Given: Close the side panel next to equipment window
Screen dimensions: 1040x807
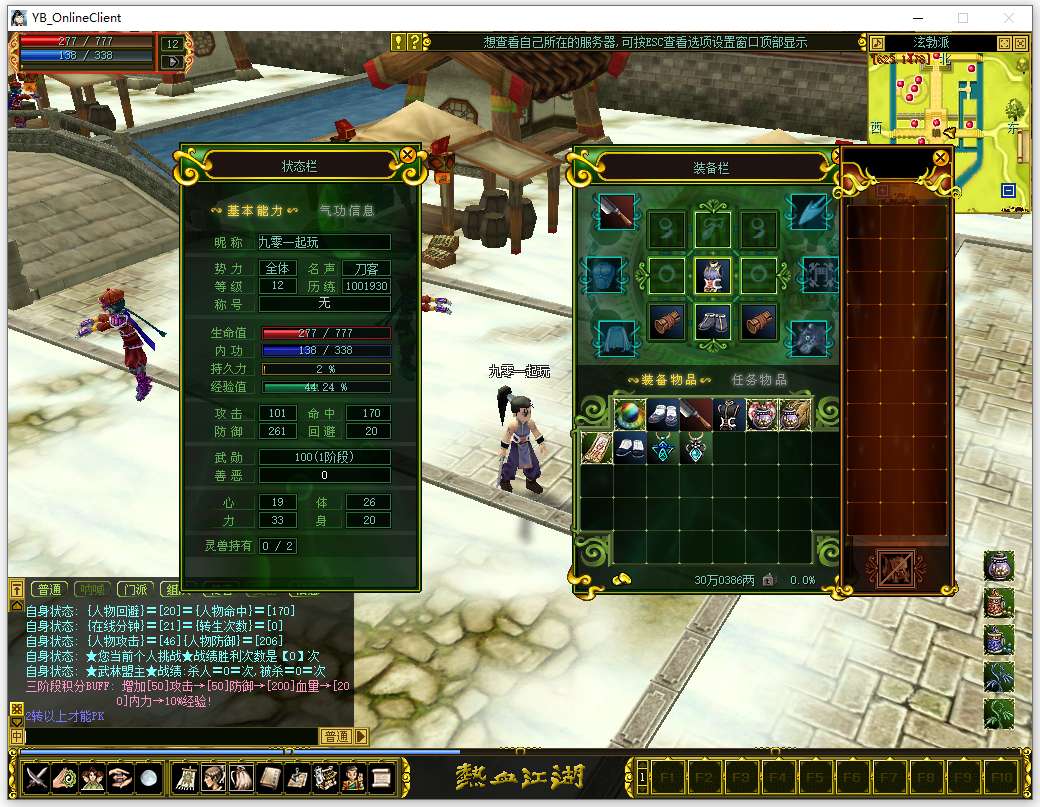Looking at the screenshot, I should point(940,157).
